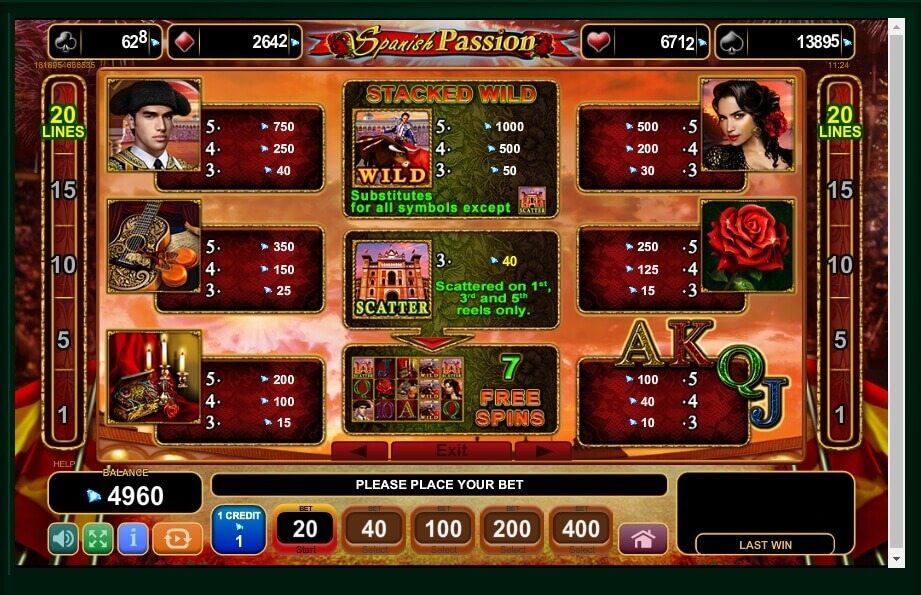Image resolution: width=921 pixels, height=595 pixels.
Task: Exit the paytable screen
Action: coord(451,450)
